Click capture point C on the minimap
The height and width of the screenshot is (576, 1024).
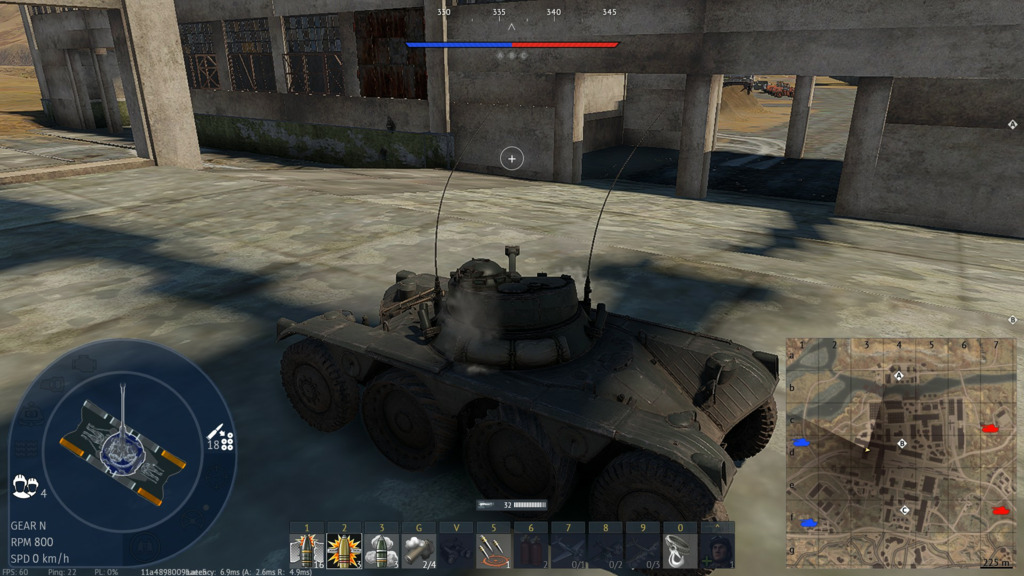pyautogui.click(x=905, y=510)
